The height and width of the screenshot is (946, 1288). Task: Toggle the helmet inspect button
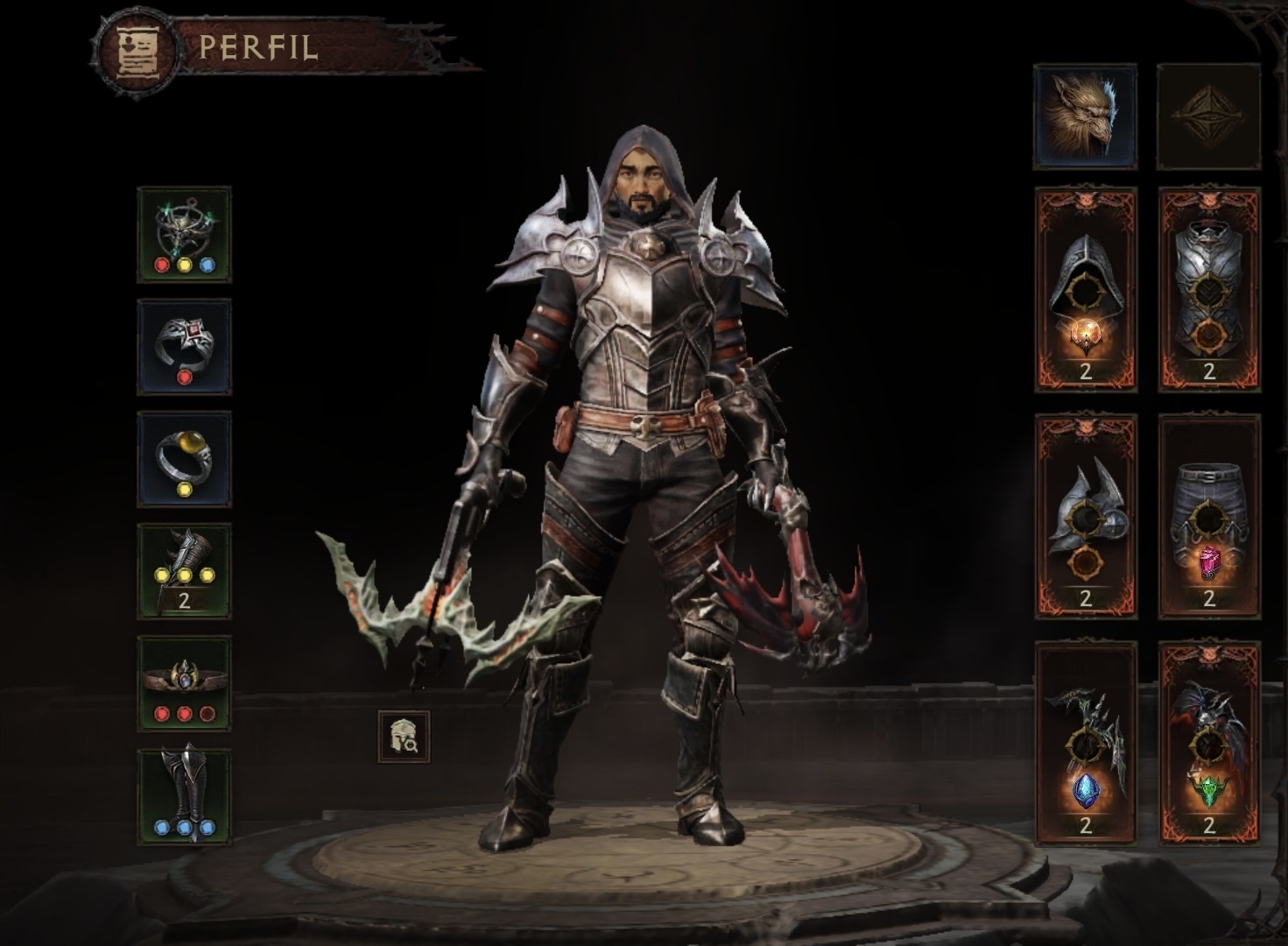point(404,737)
